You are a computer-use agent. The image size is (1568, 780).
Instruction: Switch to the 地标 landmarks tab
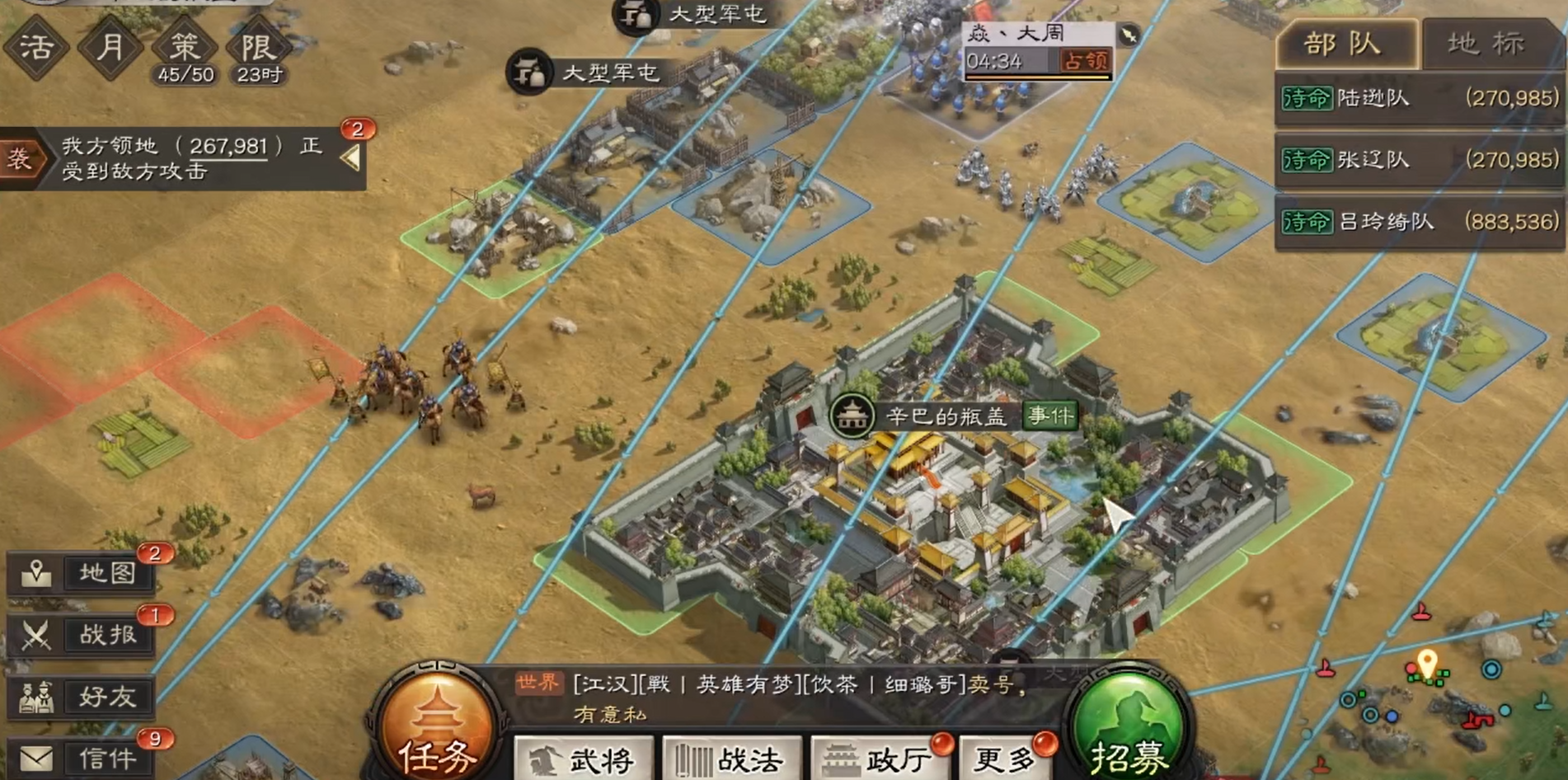(1487, 44)
